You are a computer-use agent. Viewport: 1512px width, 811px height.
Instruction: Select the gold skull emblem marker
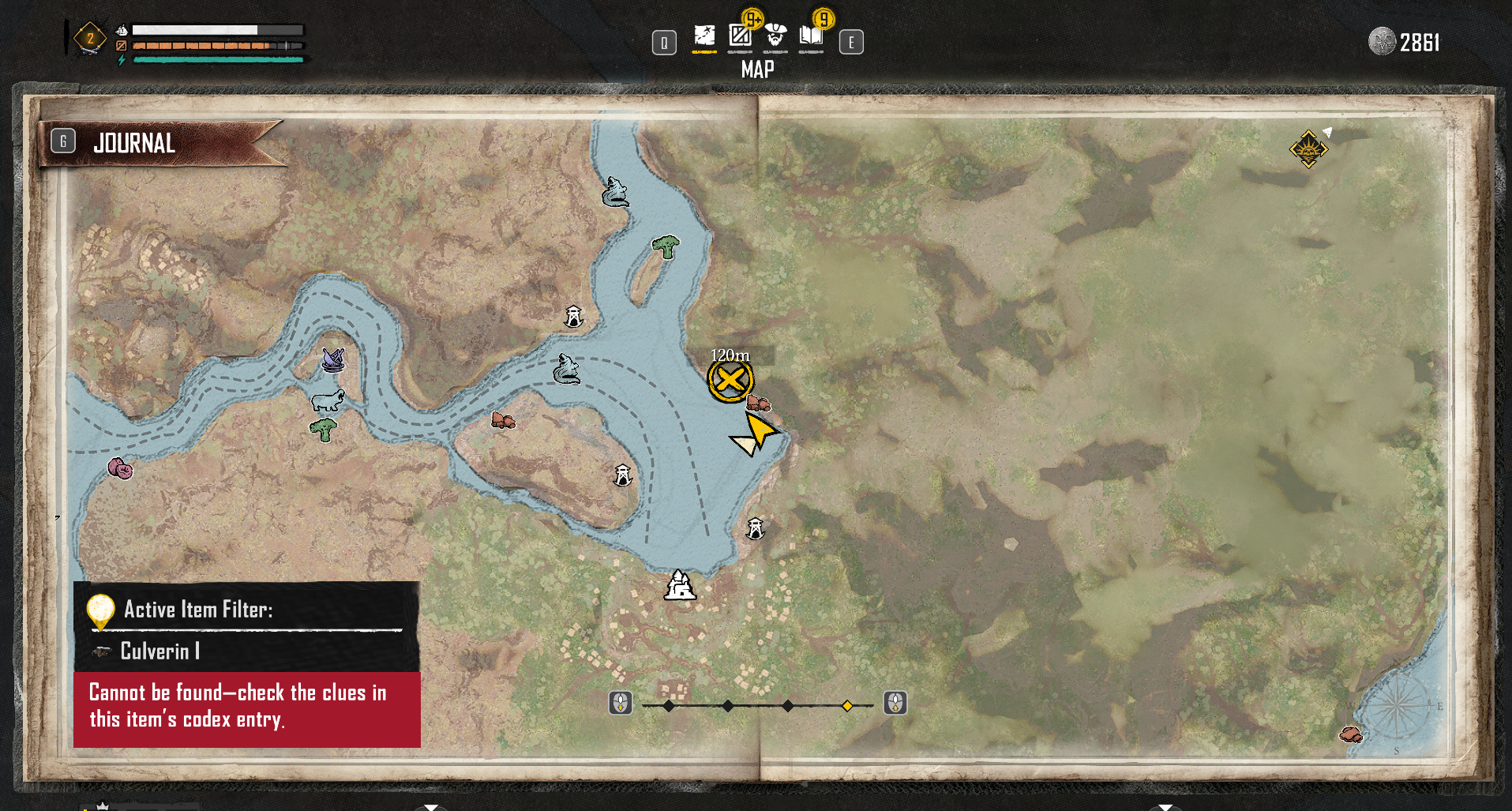[x=1308, y=148]
